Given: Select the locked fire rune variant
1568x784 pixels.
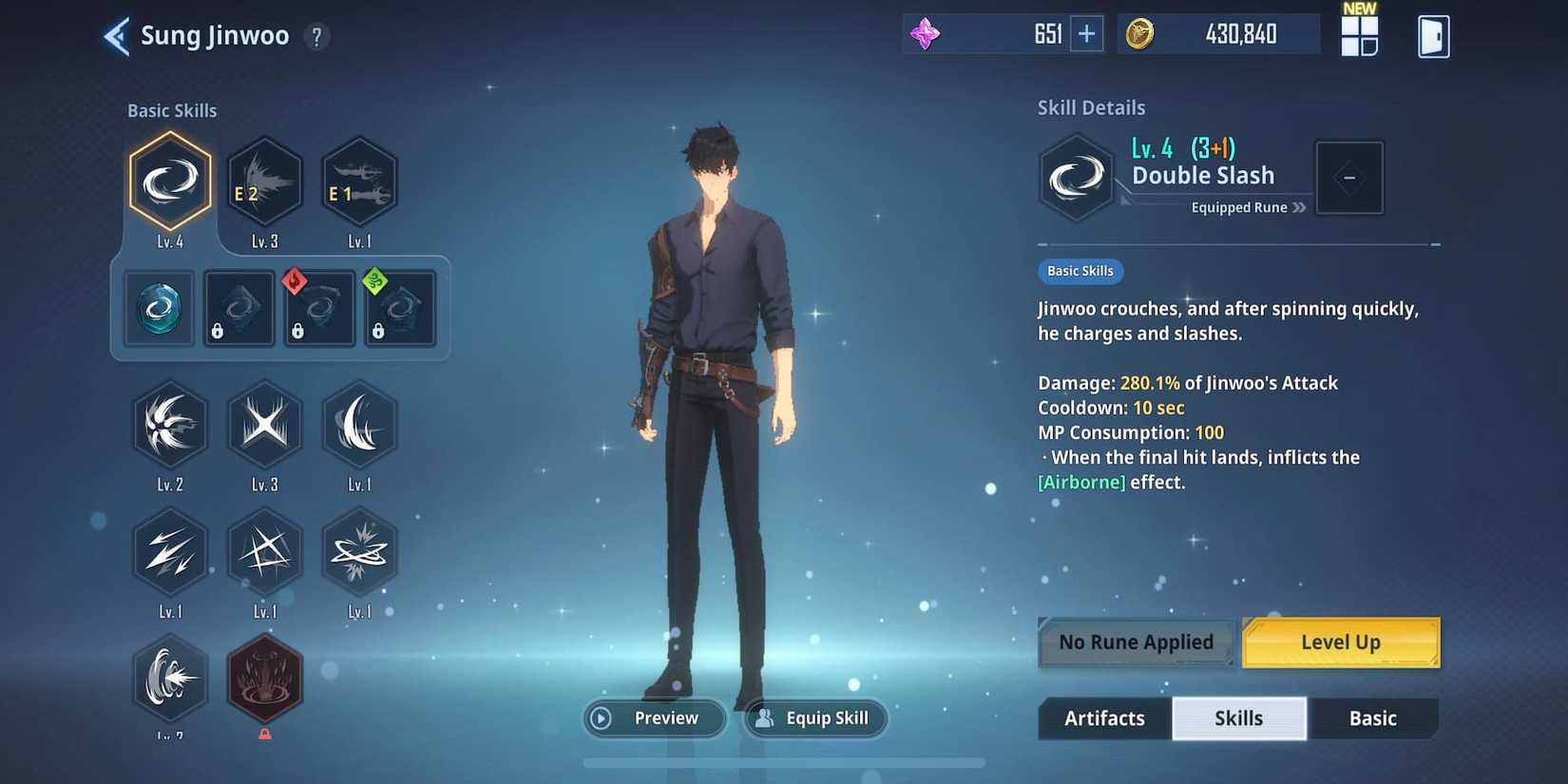Looking at the screenshot, I should (319, 307).
